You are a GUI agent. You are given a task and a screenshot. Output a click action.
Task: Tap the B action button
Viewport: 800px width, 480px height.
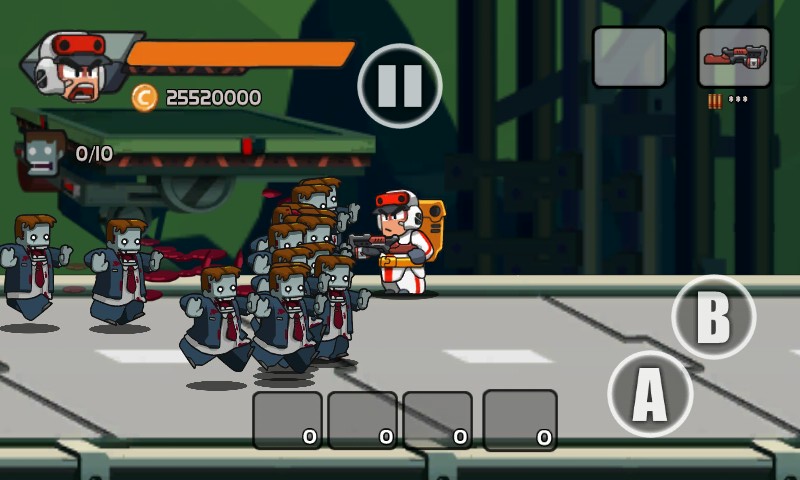pos(713,317)
